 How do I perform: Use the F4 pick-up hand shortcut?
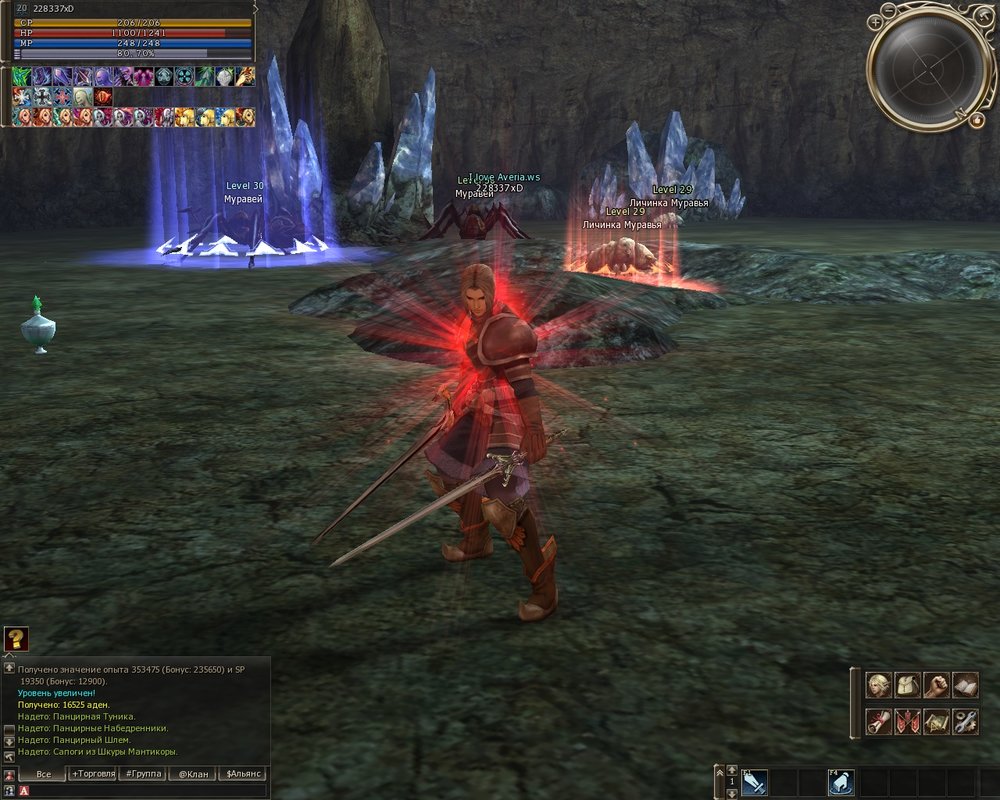[841, 784]
